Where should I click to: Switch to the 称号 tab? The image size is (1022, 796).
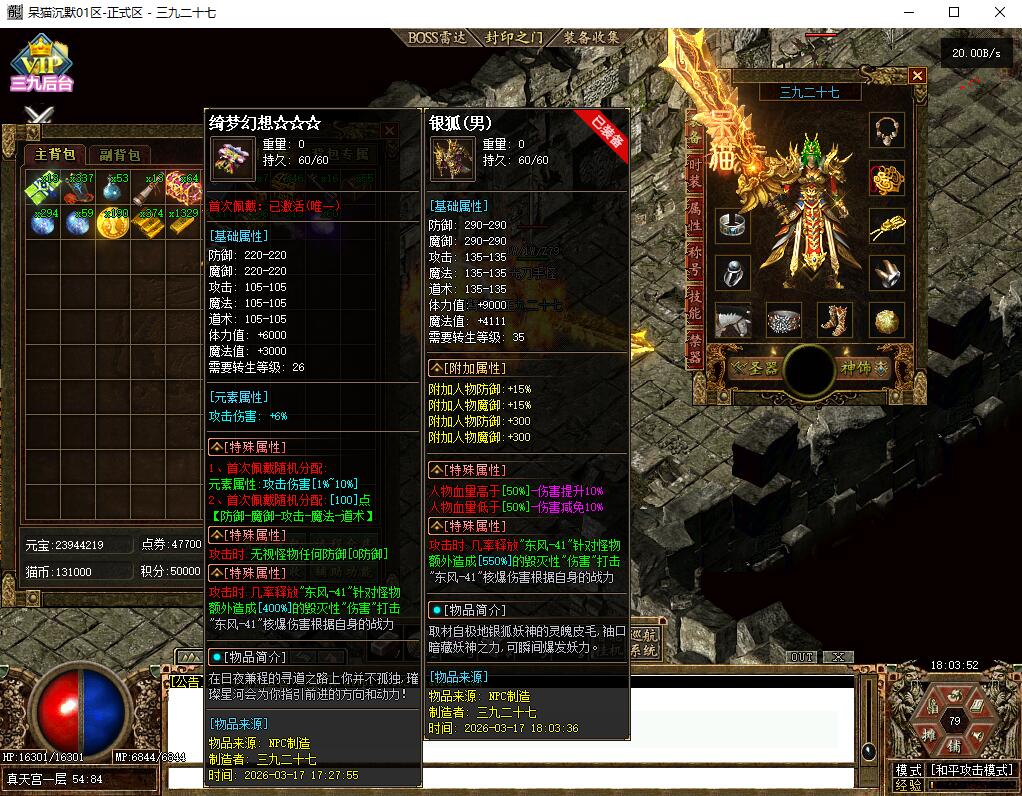tap(695, 257)
